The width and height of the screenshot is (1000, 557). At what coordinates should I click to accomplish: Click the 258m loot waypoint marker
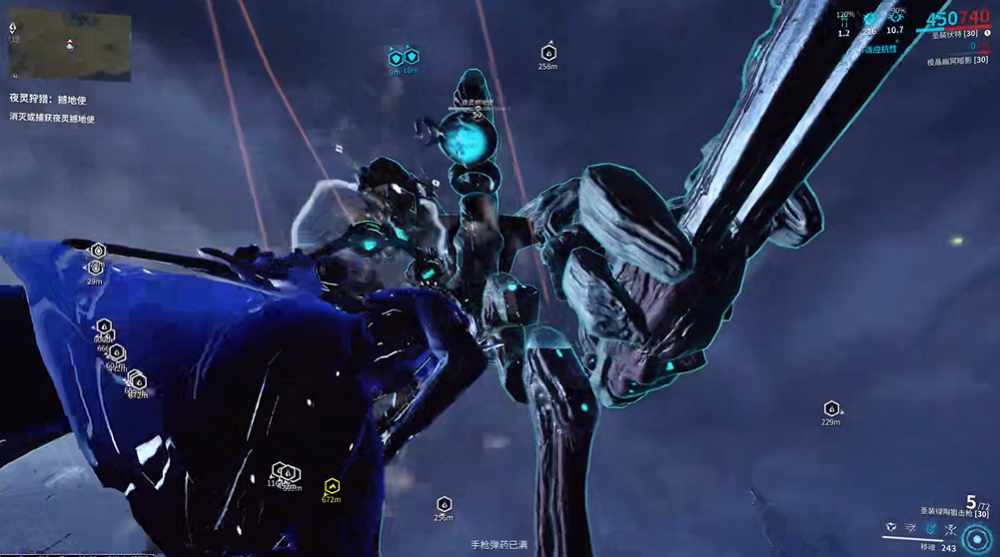tap(548, 52)
